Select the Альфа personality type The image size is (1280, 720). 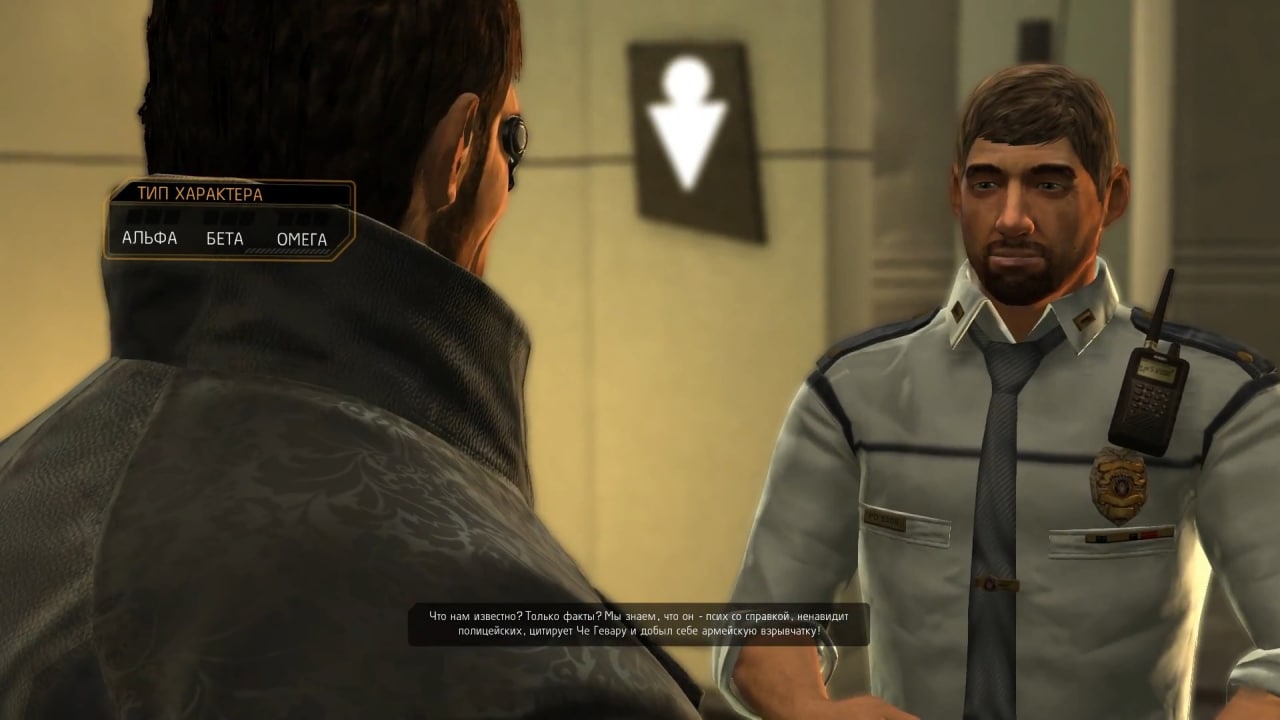click(149, 238)
